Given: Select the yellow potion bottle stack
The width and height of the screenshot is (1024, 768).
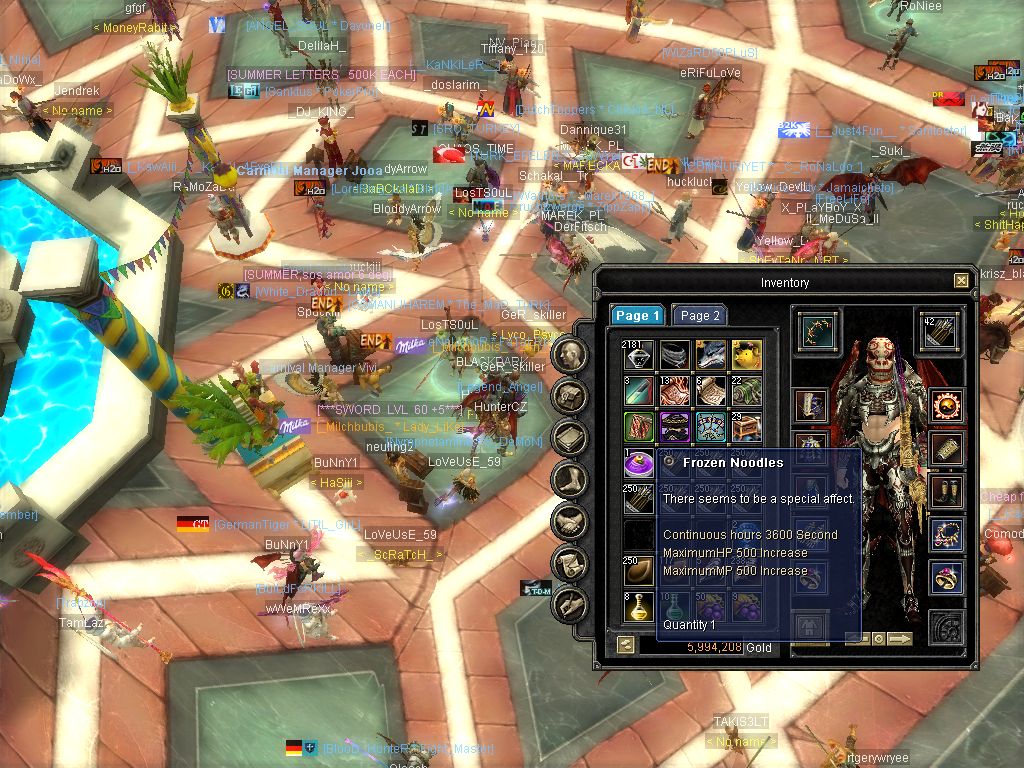Looking at the screenshot, I should click(x=639, y=605).
